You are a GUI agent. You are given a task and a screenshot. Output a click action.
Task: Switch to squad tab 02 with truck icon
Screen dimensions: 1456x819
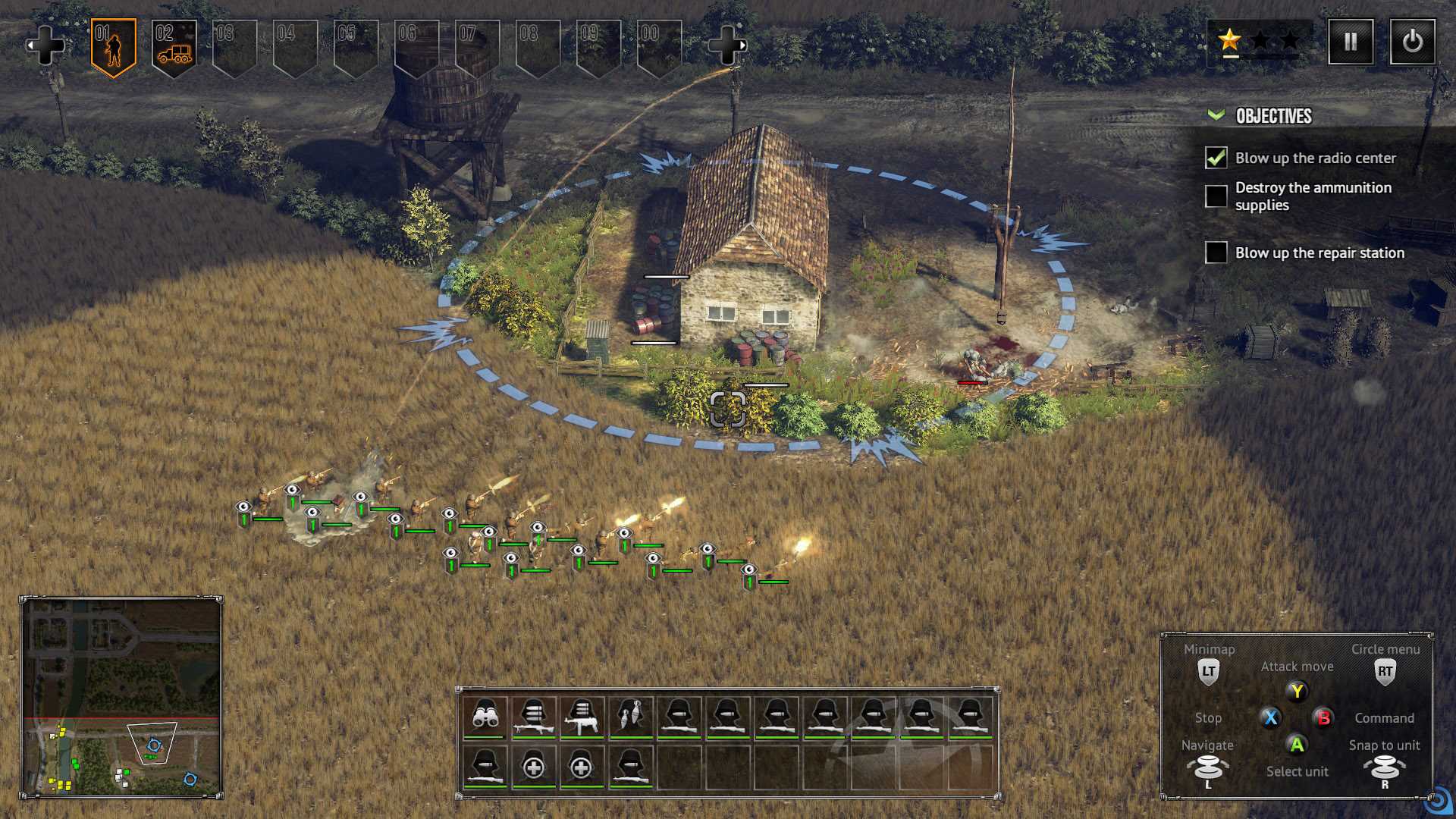point(173,43)
